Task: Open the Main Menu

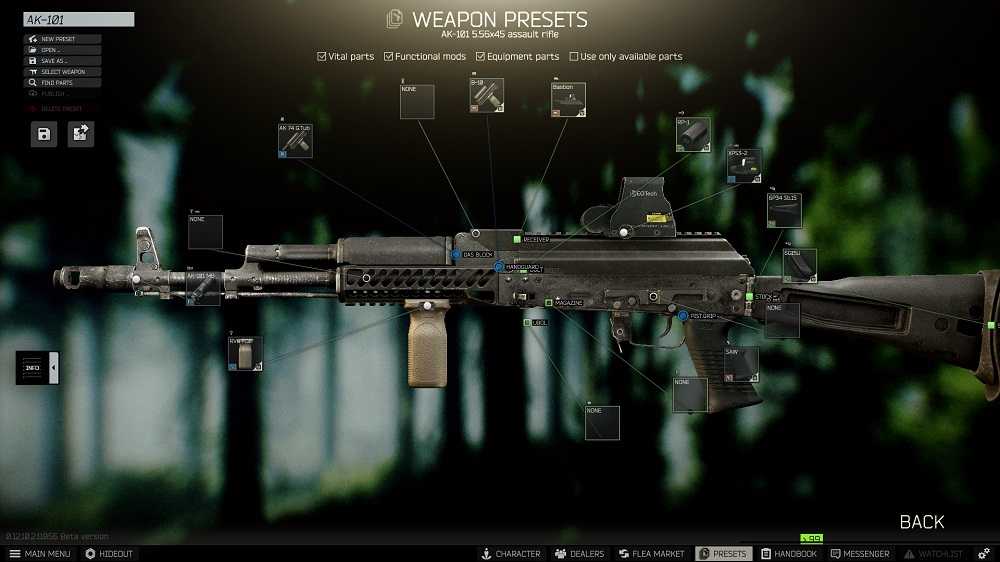Action: [x=40, y=554]
